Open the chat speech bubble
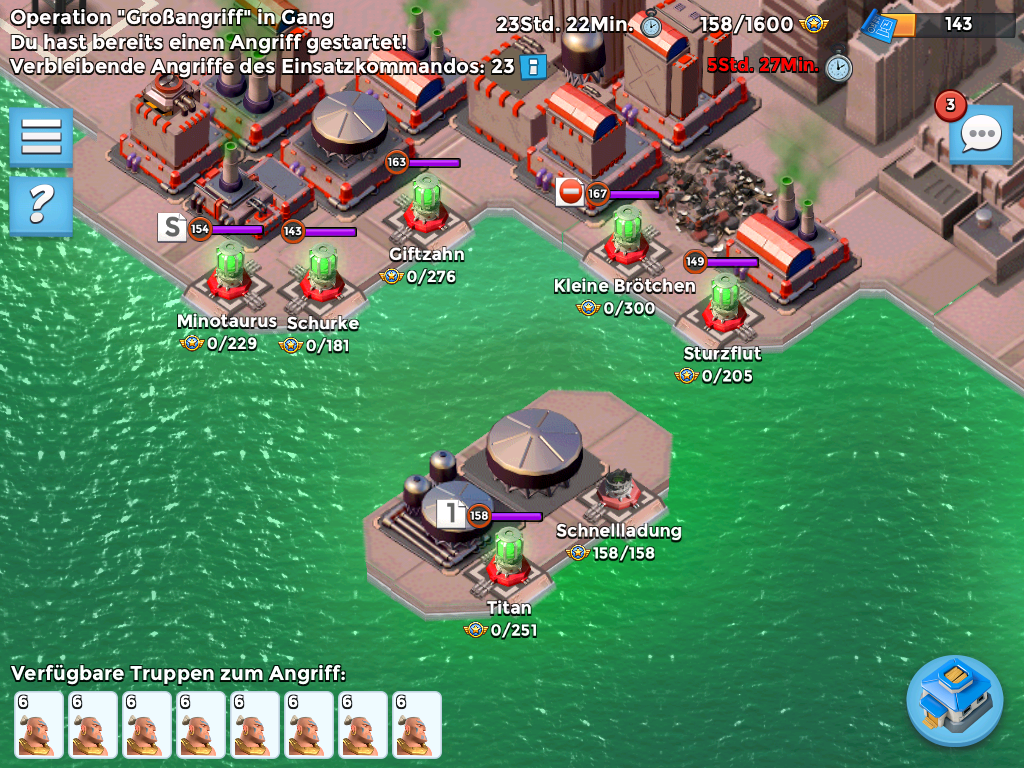The image size is (1024, 768). [980, 133]
